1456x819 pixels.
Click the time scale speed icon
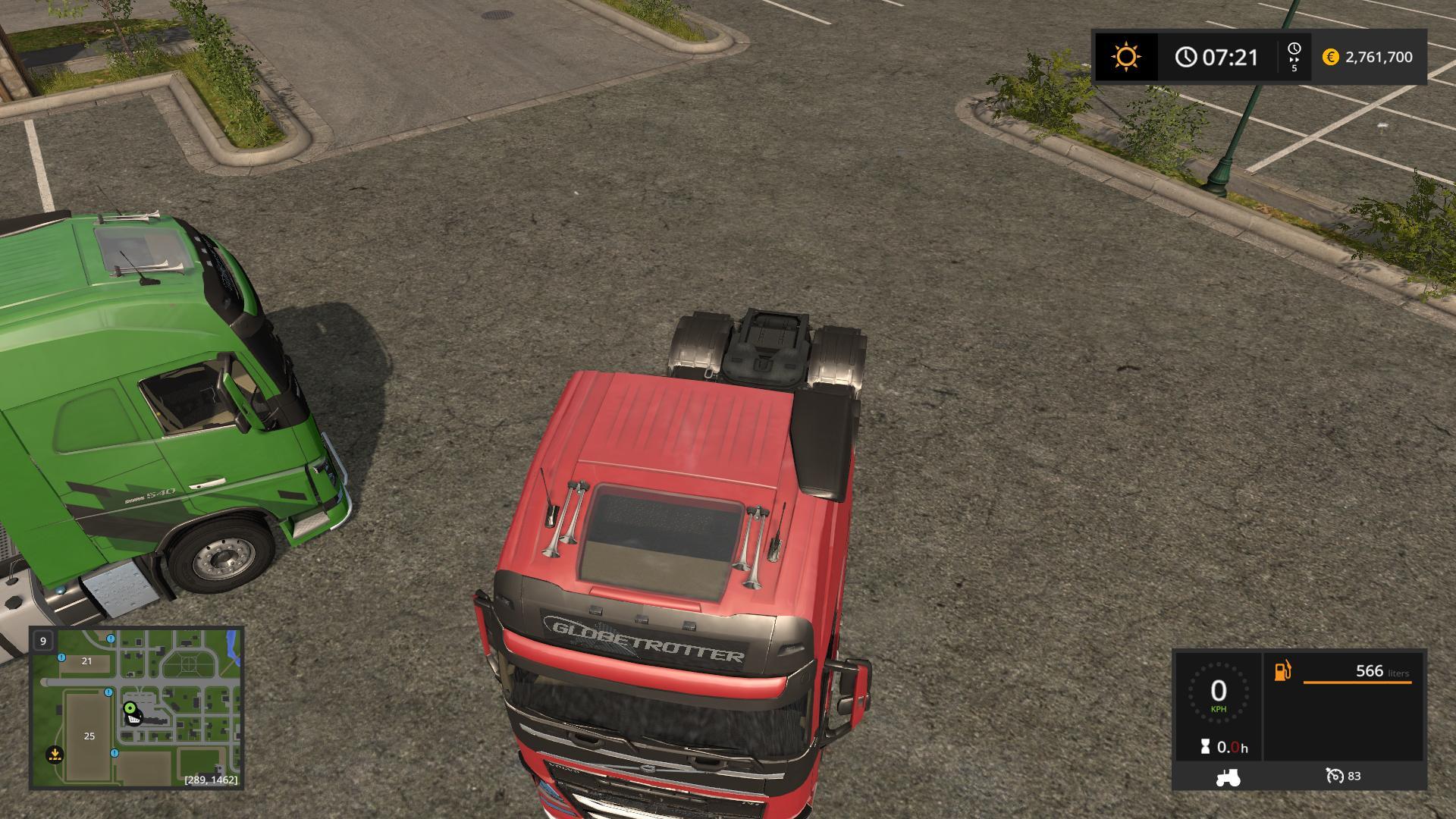click(1294, 57)
